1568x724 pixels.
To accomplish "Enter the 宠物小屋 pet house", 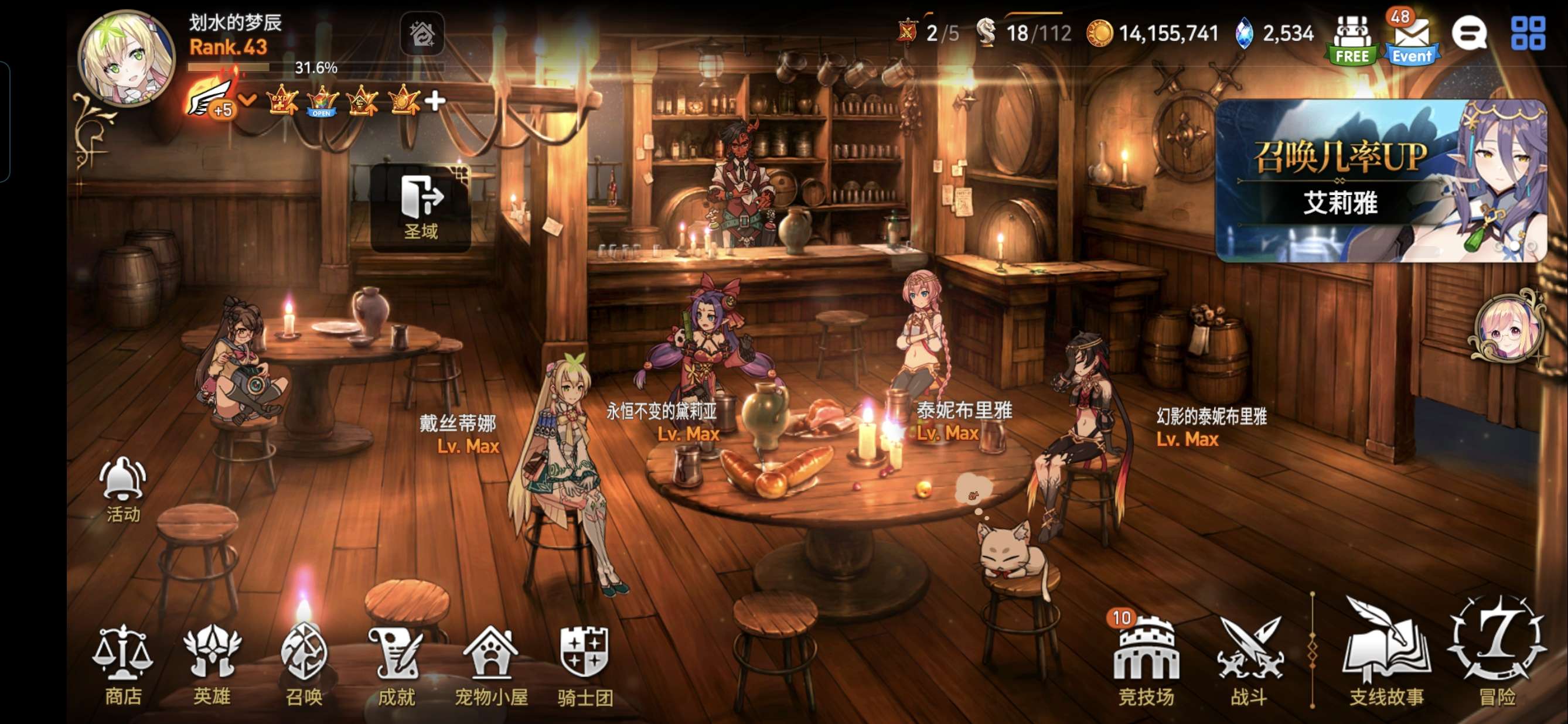I will click(490, 664).
